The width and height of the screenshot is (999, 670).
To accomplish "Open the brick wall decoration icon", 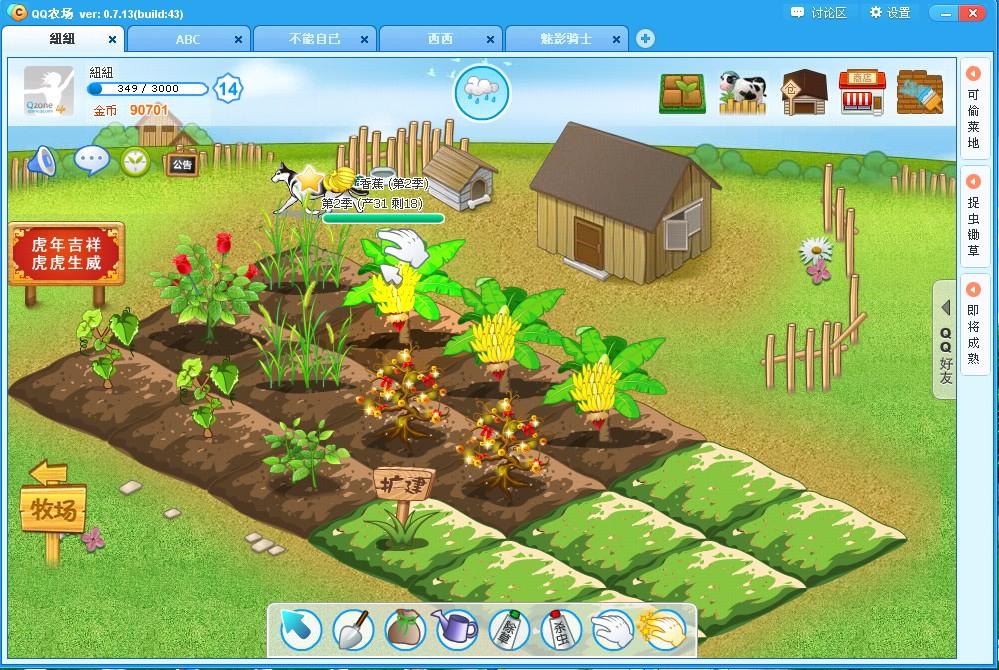I will point(919,92).
